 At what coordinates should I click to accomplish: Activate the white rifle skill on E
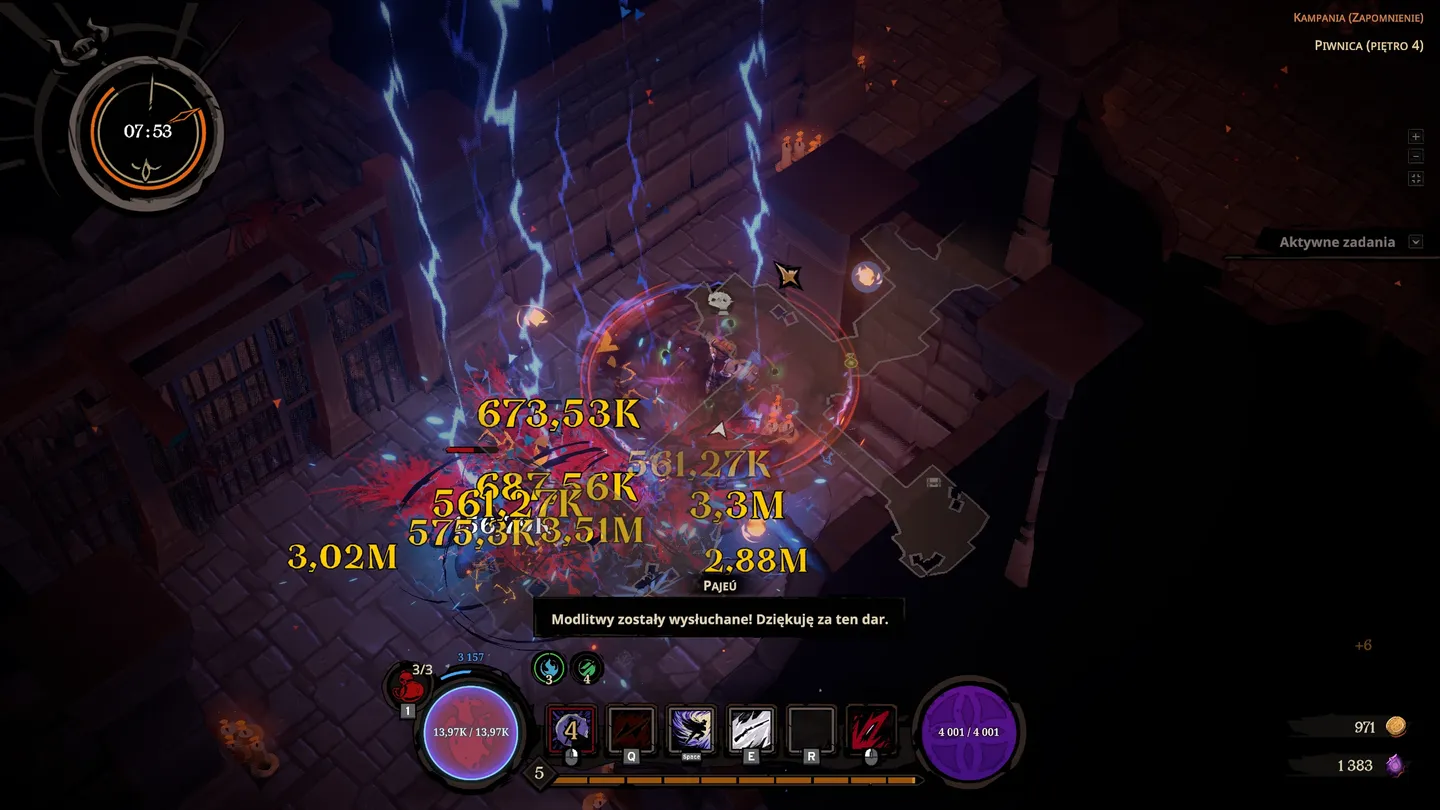click(751, 730)
